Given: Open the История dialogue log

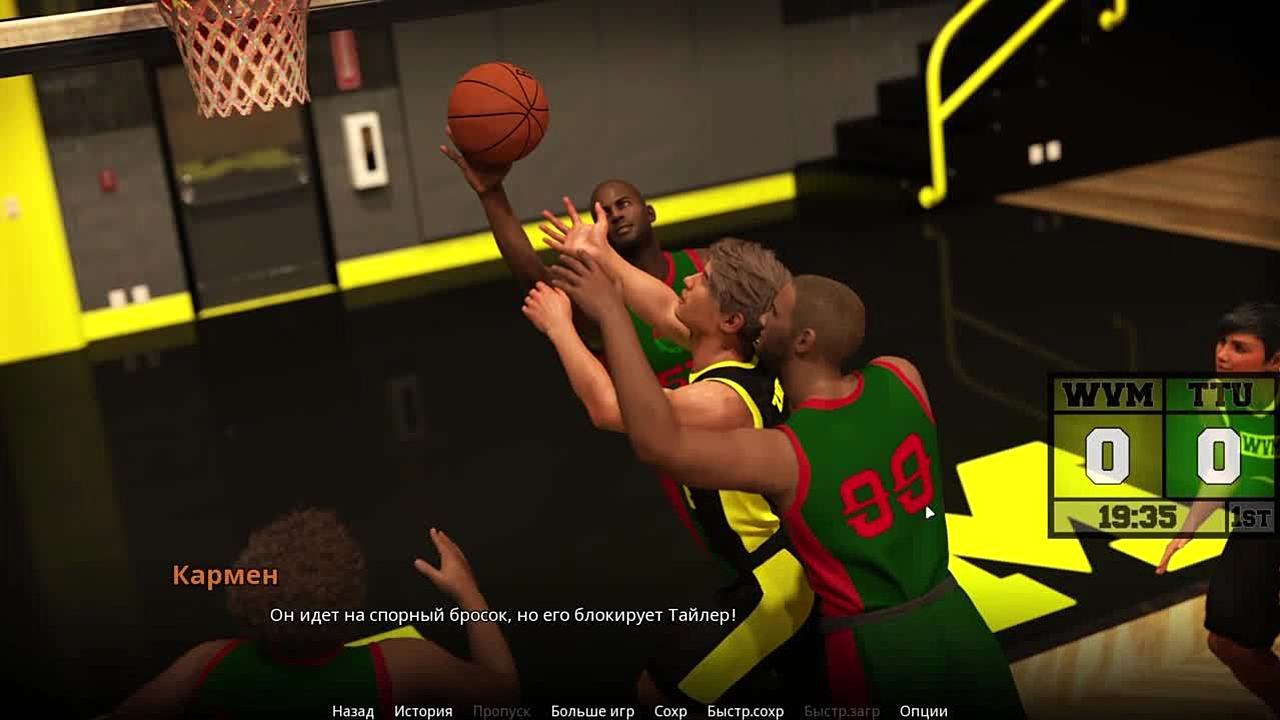Looking at the screenshot, I should click(x=423, y=711).
